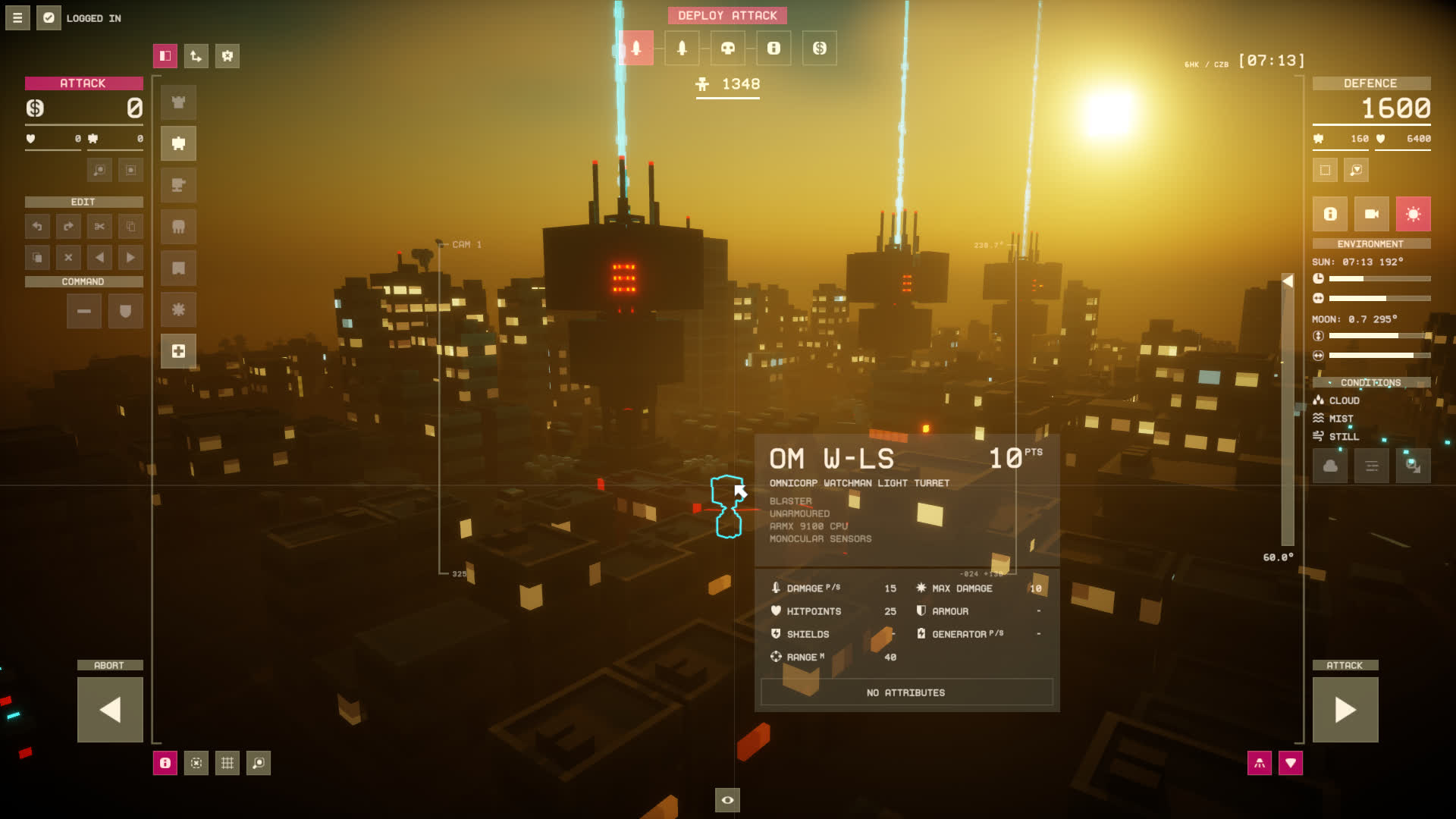Open the camera view button

click(1372, 214)
